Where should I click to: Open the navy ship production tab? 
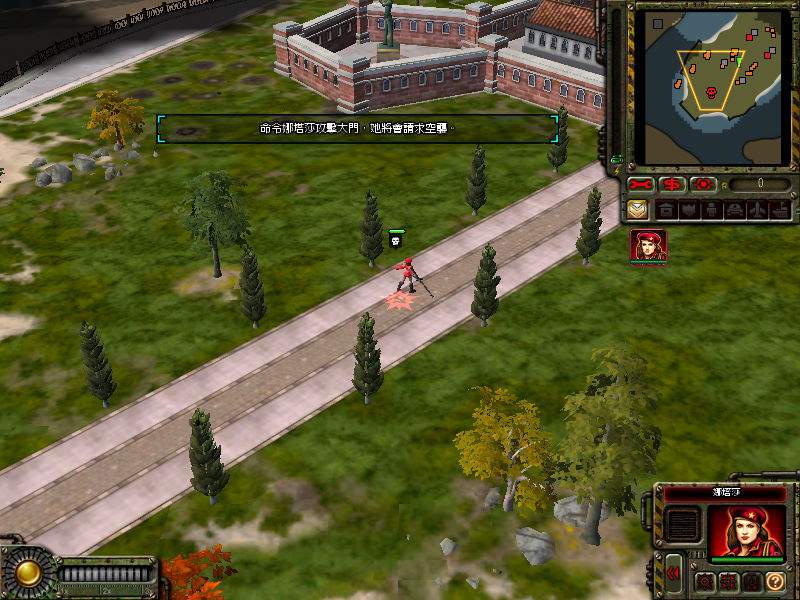pos(779,210)
